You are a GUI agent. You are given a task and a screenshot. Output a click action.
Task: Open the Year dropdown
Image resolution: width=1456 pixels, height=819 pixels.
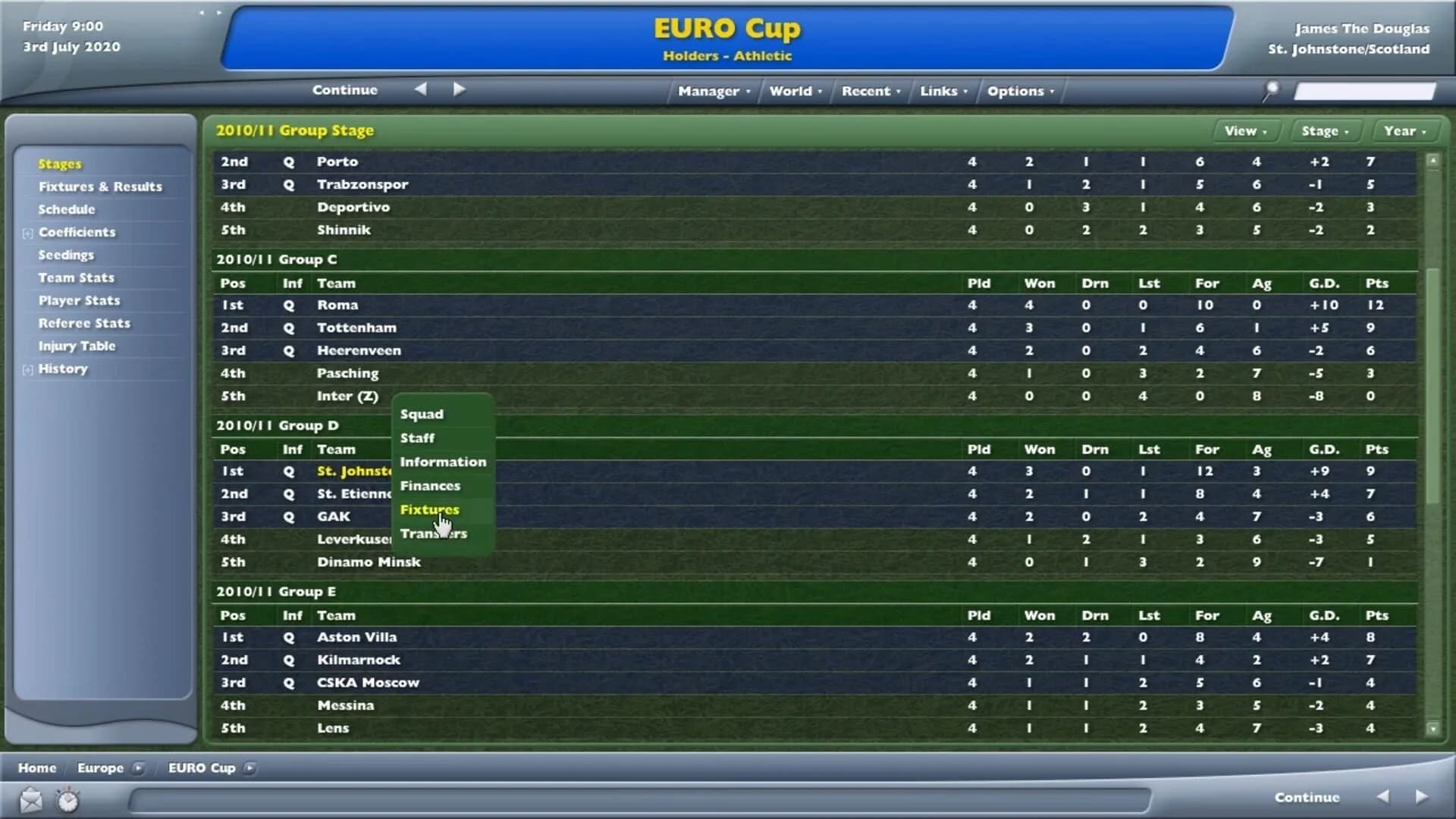(x=1404, y=130)
